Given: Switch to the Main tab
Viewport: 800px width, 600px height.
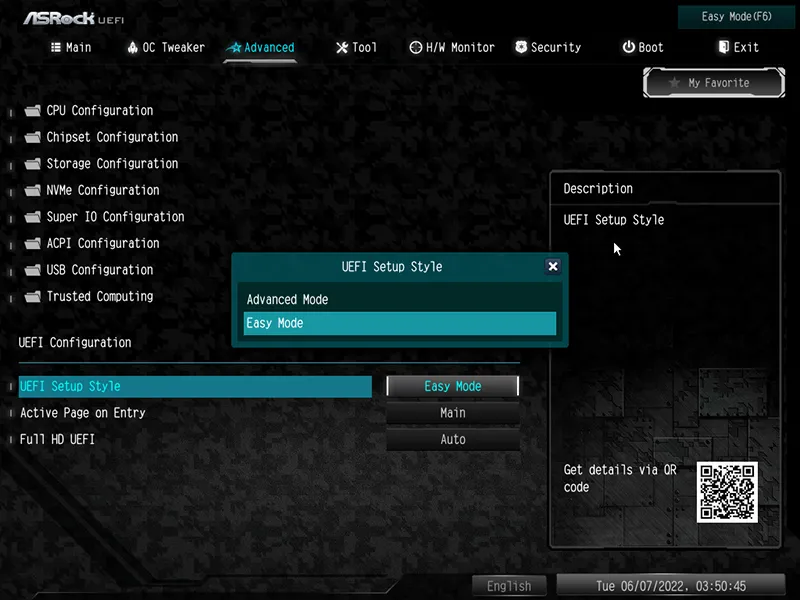Looking at the screenshot, I should click(x=71, y=47).
